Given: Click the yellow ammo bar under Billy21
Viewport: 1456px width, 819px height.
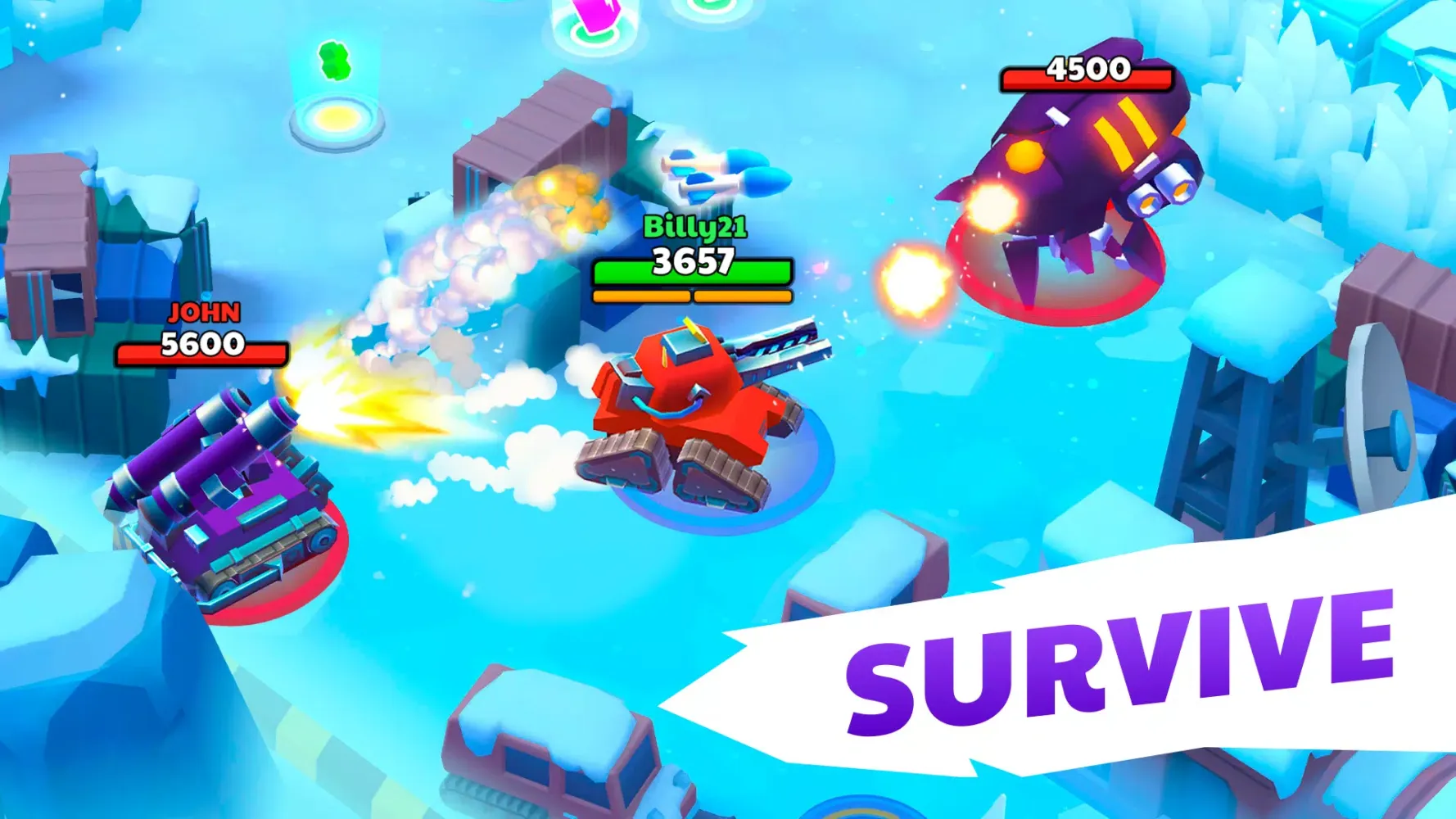Looking at the screenshot, I should [692, 296].
